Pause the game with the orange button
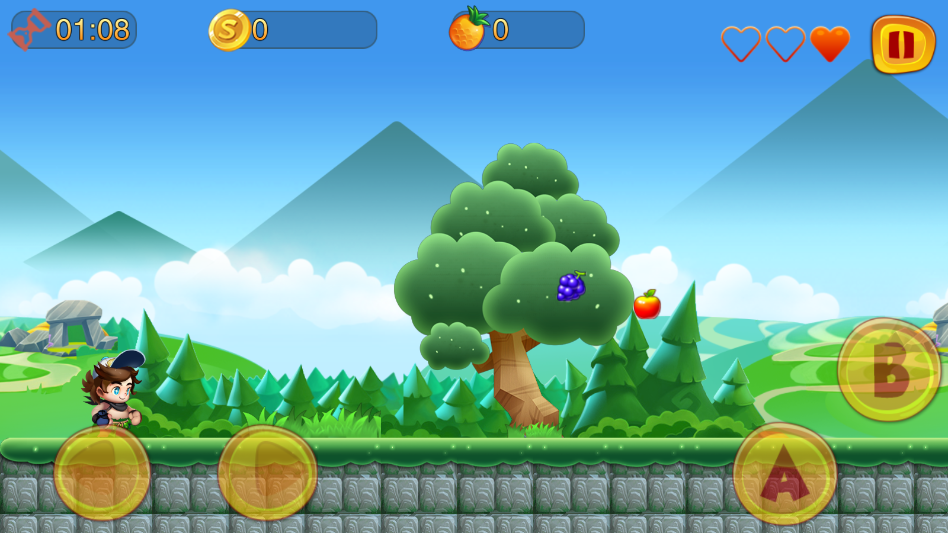Screen dimensions: 948x533 coord(902,44)
